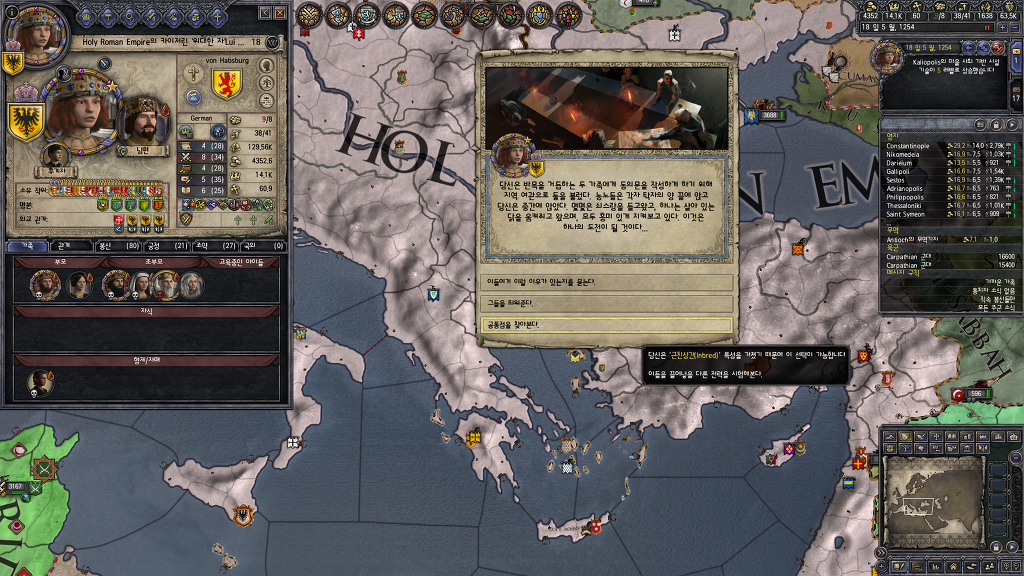Select the sibling portrait under 형제/자매
The height and width of the screenshot is (576, 1024).
[41, 382]
